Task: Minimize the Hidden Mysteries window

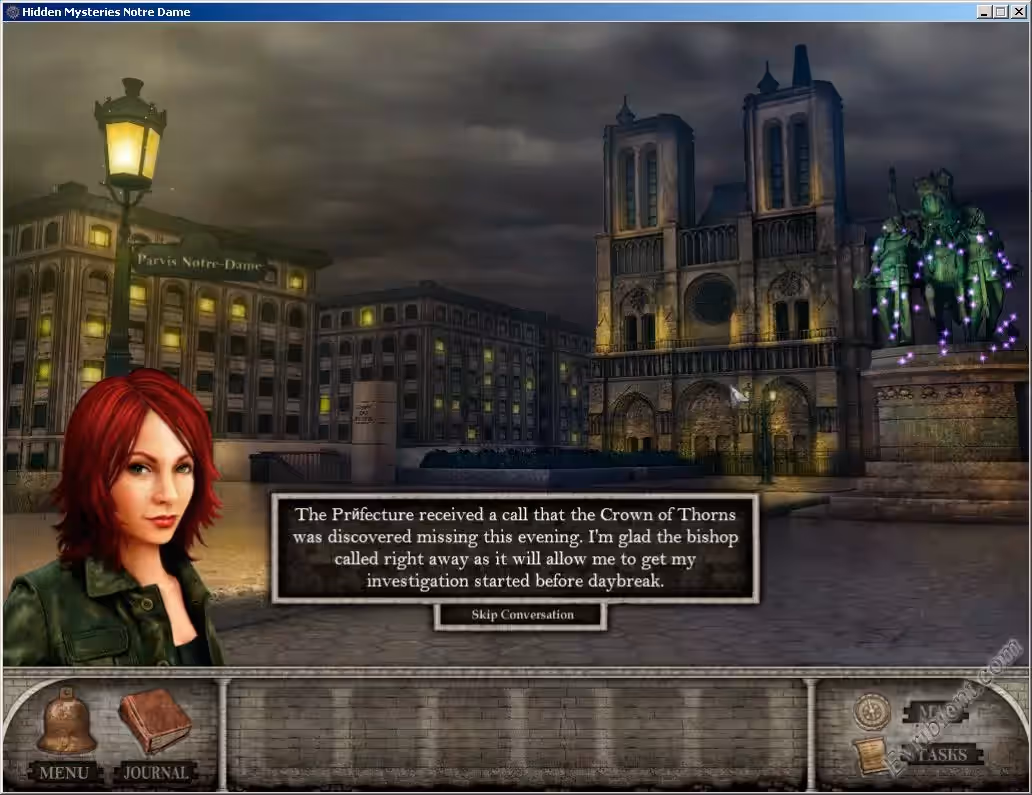Action: pyautogui.click(x=985, y=12)
